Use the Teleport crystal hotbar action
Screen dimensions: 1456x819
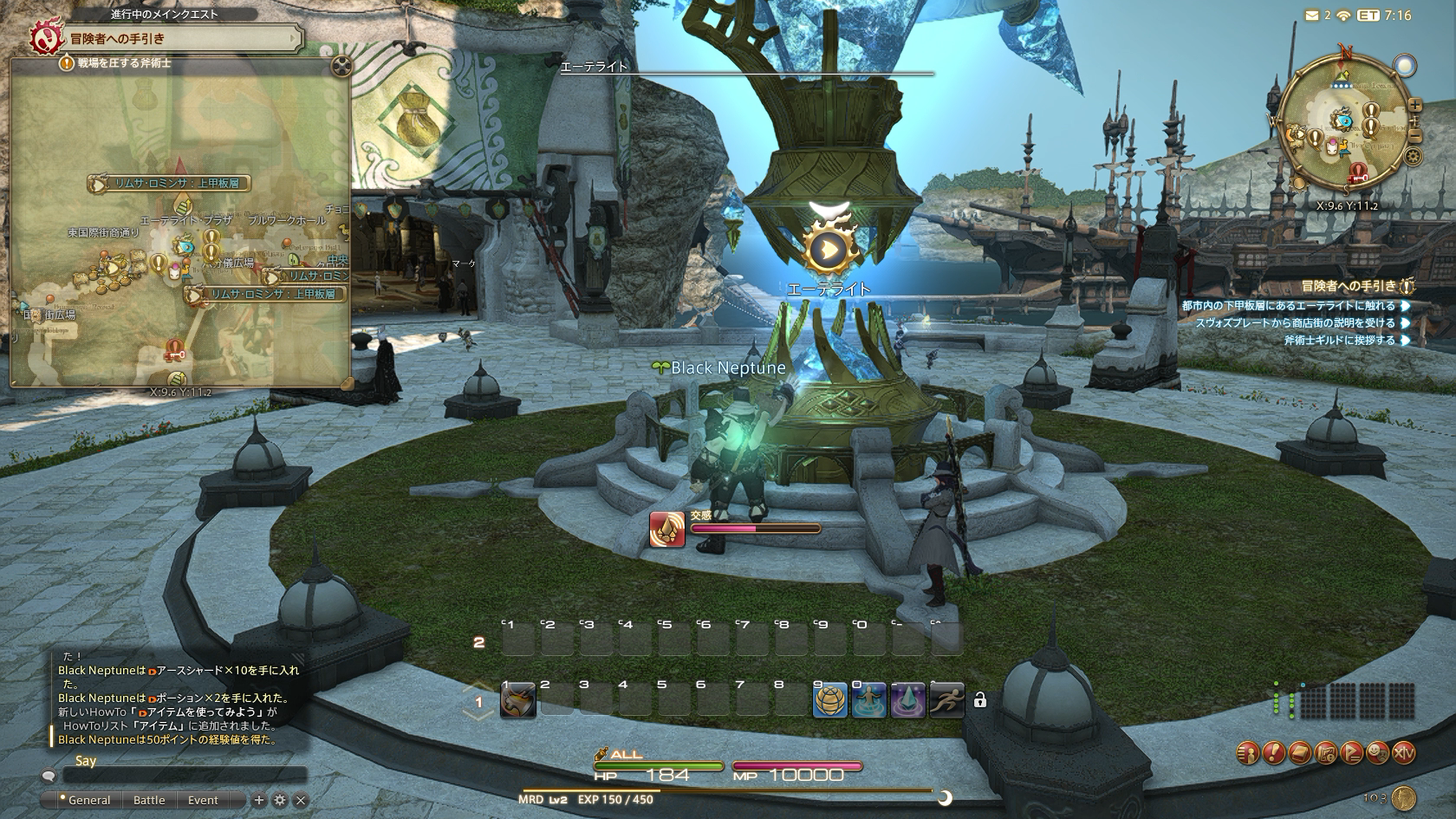coord(907,700)
